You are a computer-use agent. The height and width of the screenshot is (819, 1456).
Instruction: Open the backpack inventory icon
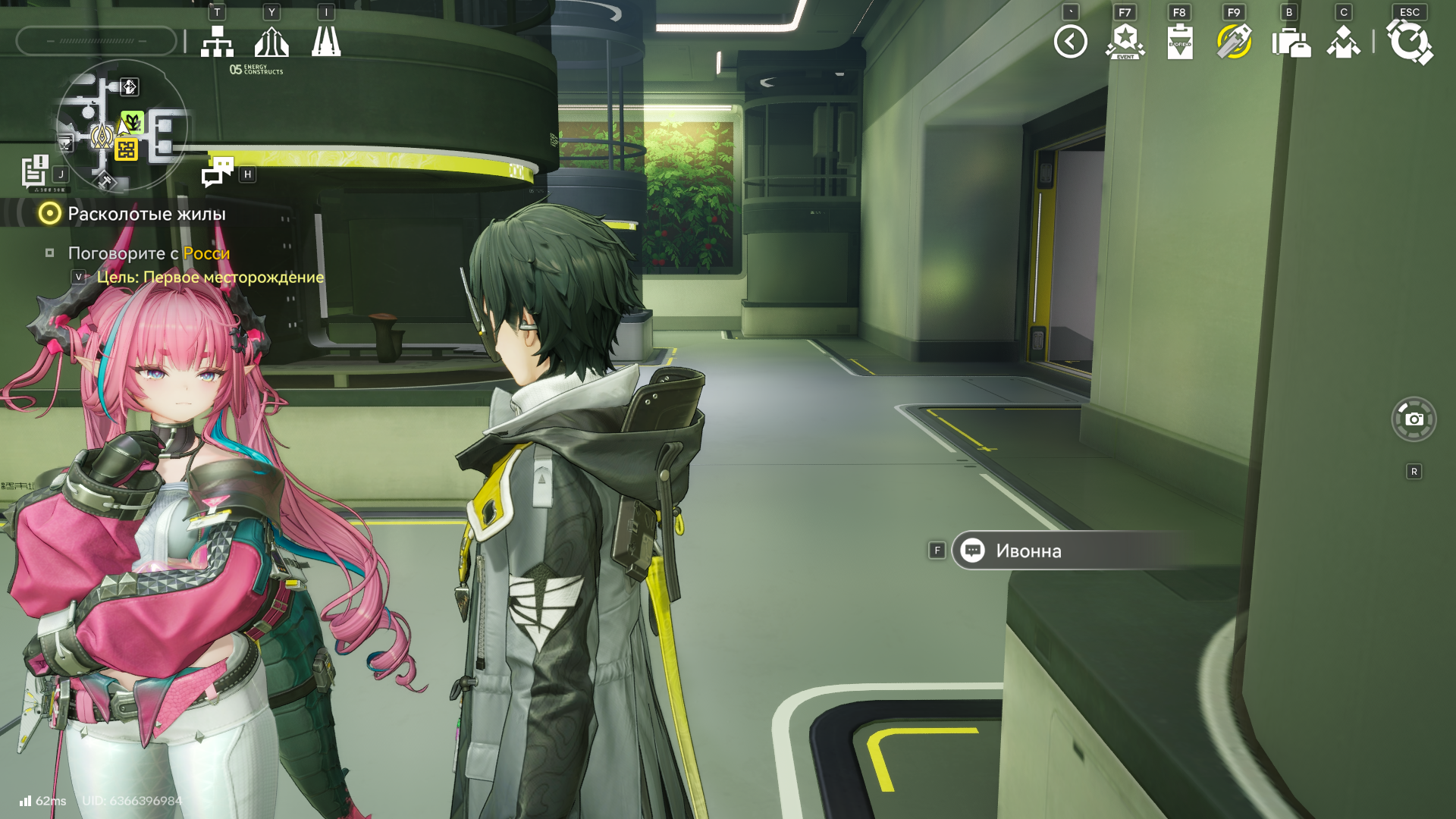click(1289, 42)
